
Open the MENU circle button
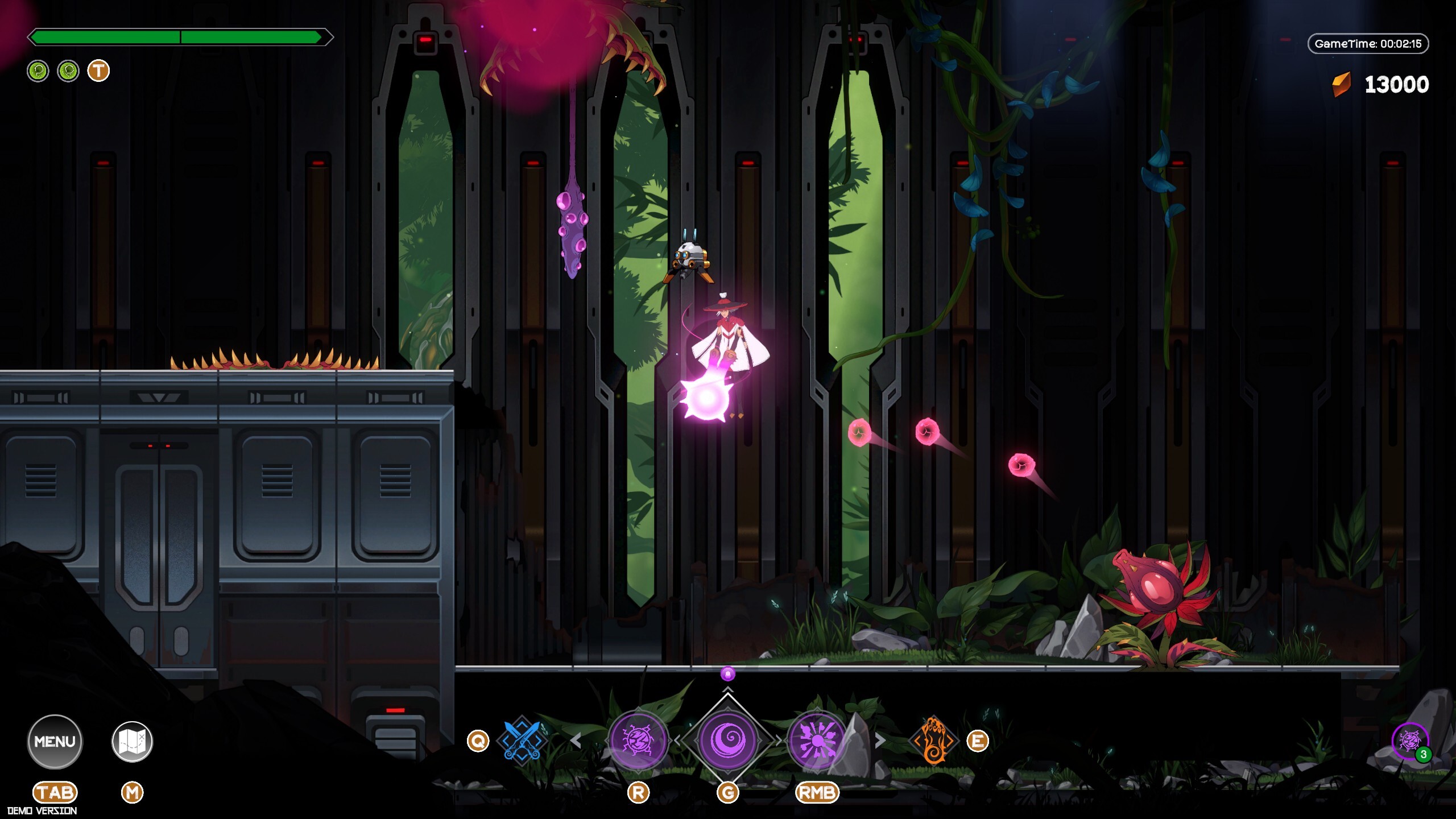coord(55,741)
